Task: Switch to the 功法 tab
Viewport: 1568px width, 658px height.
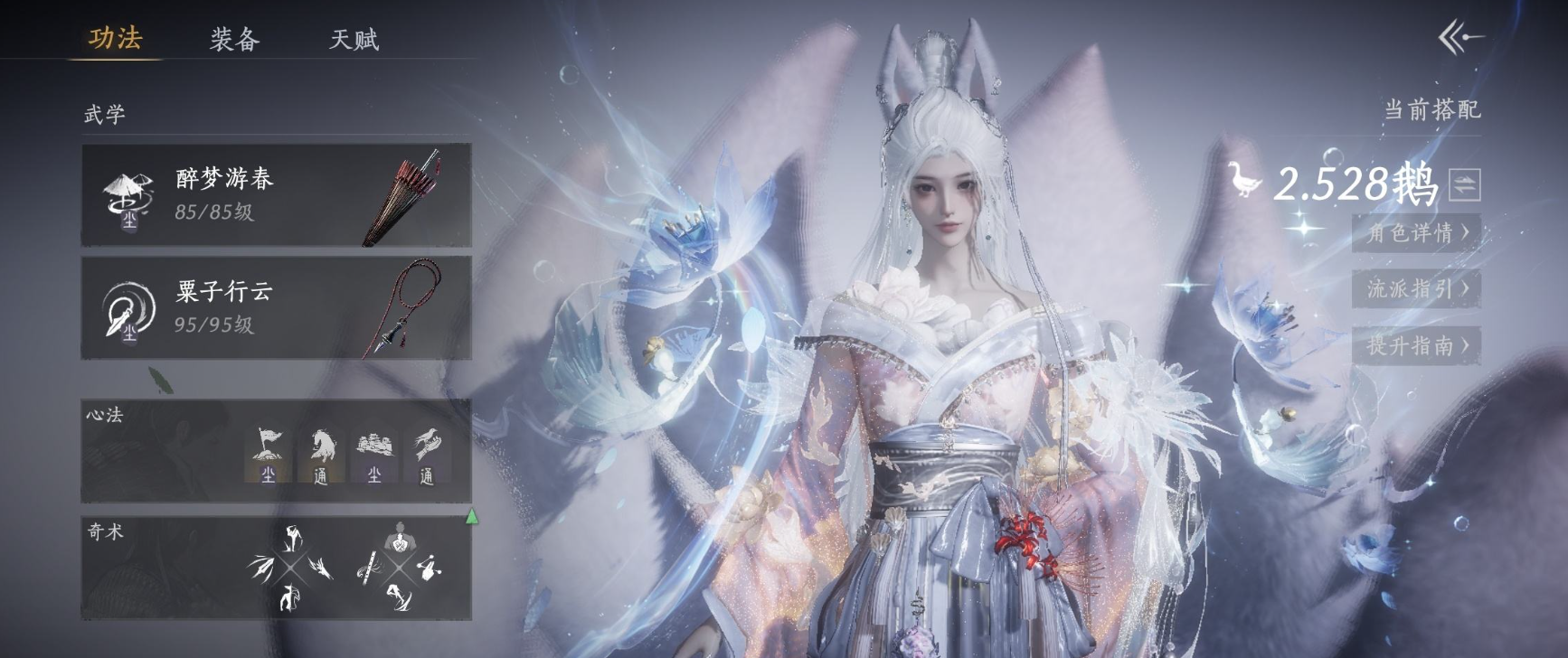Action: point(115,38)
